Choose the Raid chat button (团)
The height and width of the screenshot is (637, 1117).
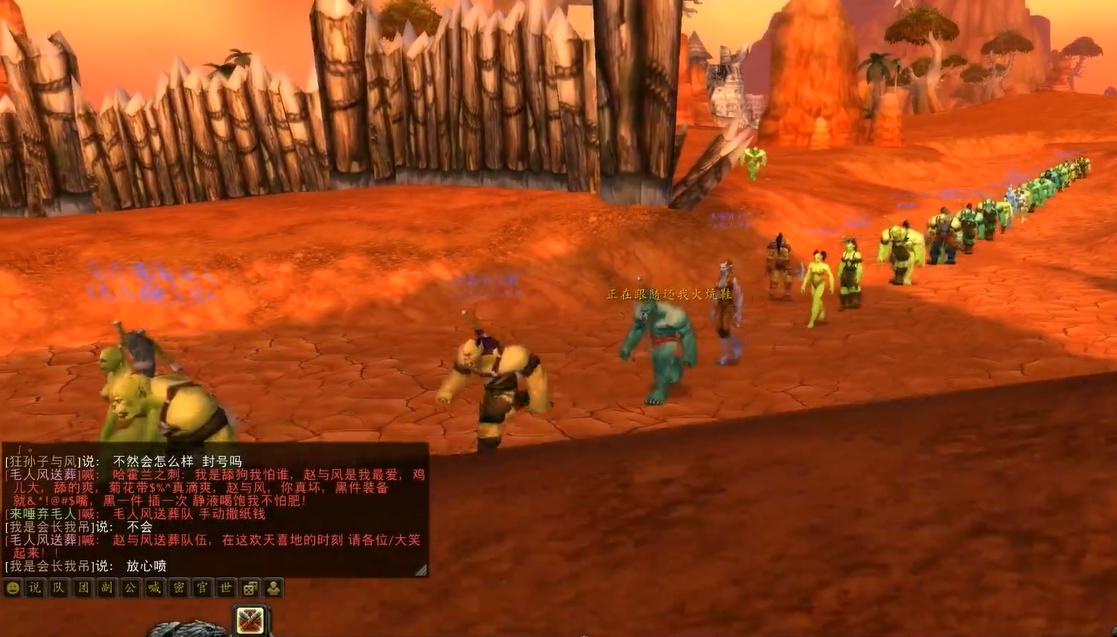(x=82, y=588)
